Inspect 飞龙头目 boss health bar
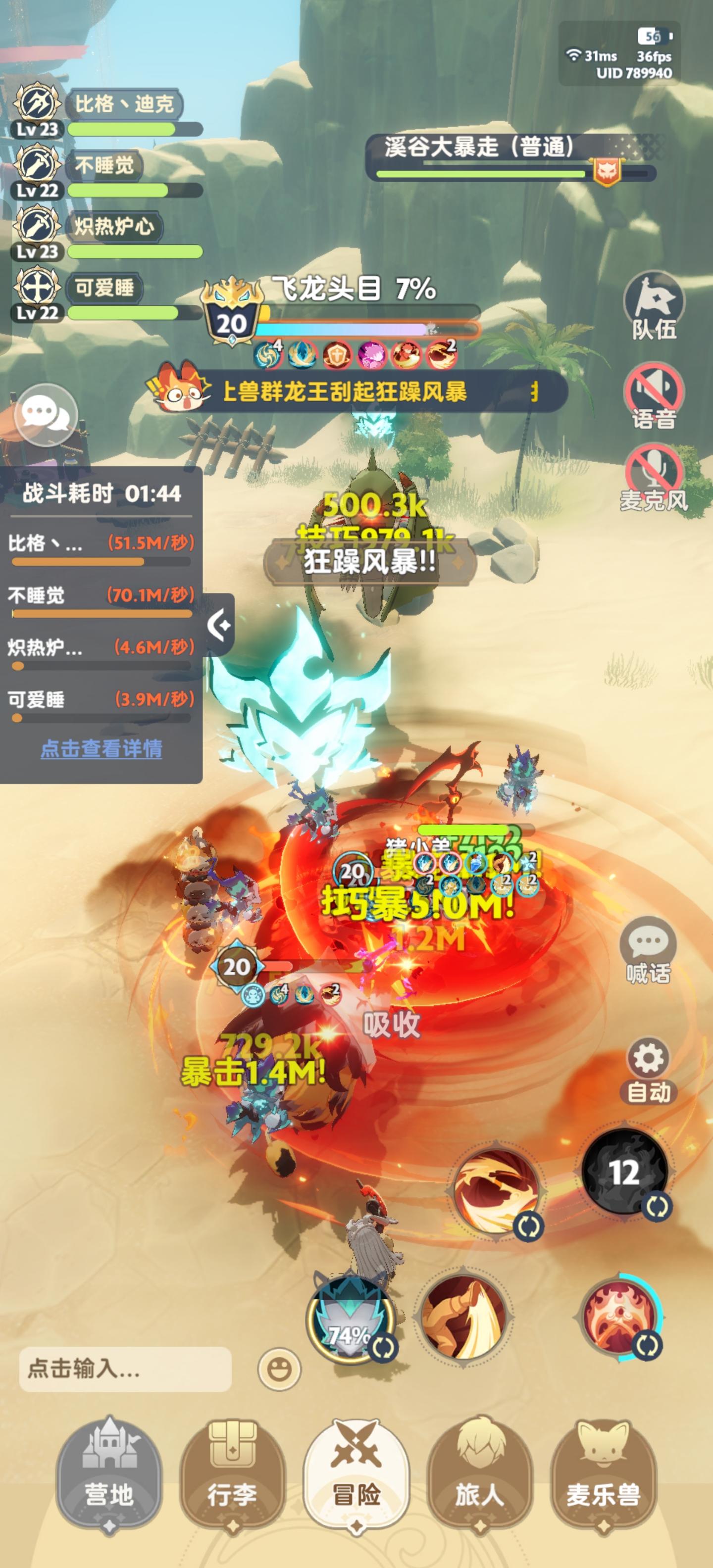713x1568 pixels. pyautogui.click(x=365, y=326)
